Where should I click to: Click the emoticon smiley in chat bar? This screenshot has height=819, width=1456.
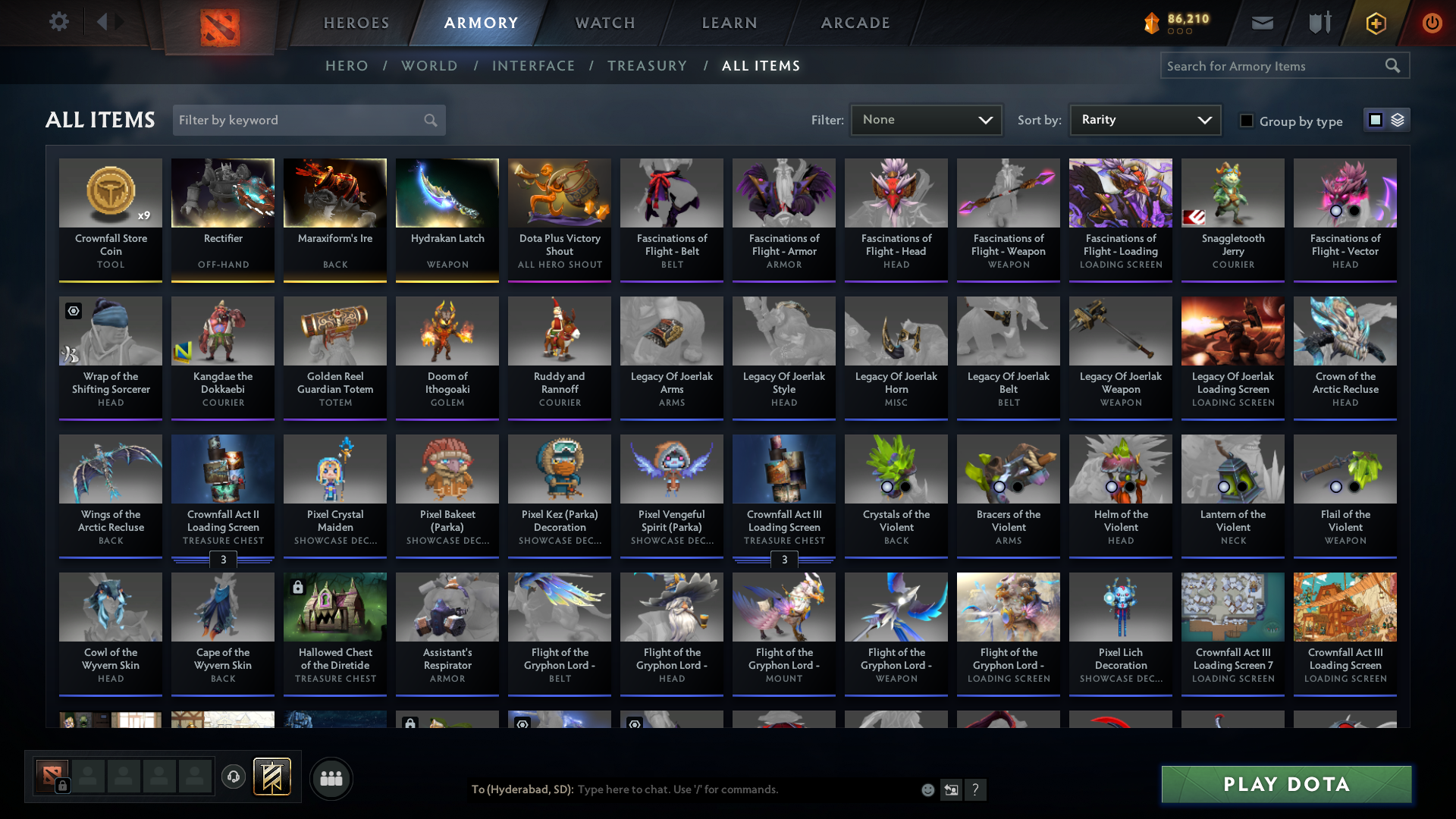click(927, 789)
